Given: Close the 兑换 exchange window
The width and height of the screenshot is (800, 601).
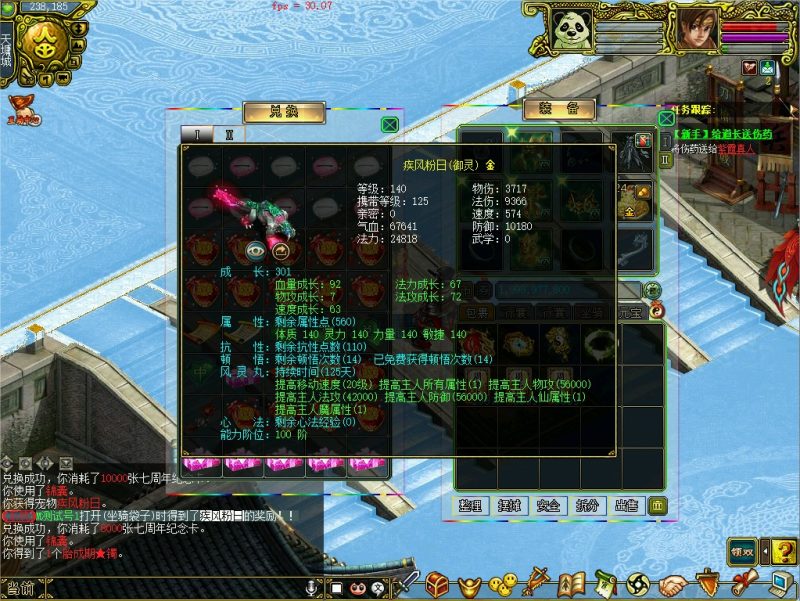Looking at the screenshot, I should coord(389,125).
